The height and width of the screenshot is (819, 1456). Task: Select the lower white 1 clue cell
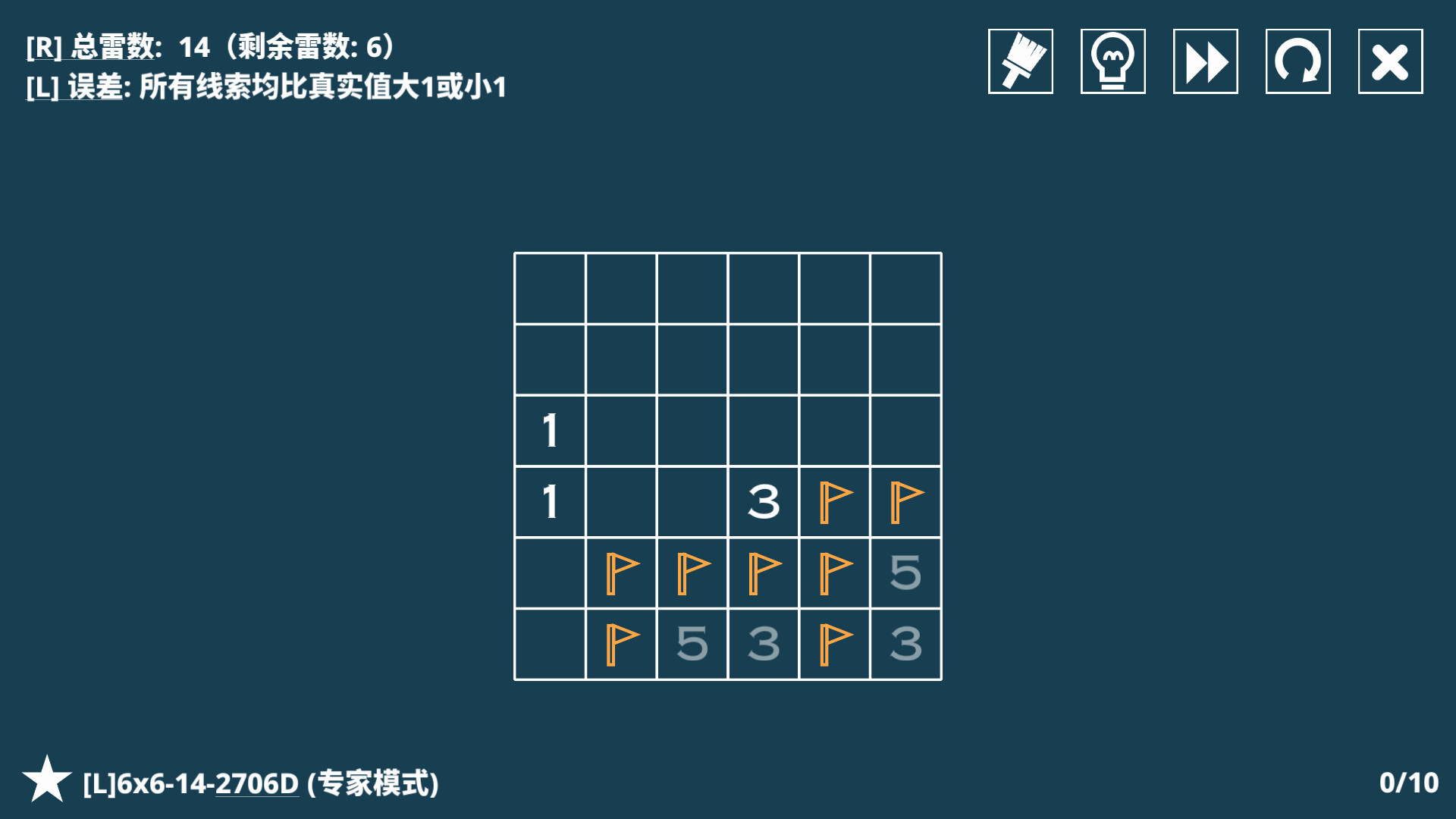tap(550, 500)
